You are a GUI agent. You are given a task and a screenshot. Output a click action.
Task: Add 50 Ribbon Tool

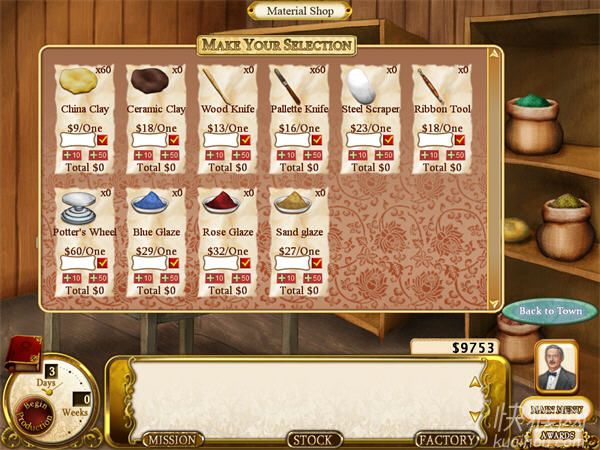pos(454,156)
